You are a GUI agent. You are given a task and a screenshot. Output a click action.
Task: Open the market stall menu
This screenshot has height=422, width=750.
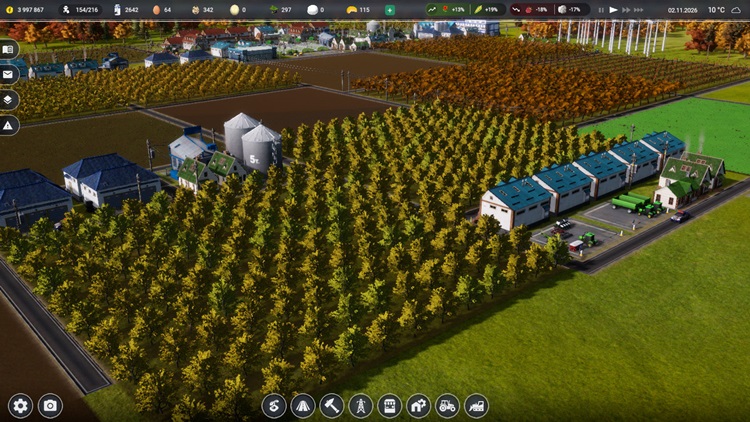[389, 405]
